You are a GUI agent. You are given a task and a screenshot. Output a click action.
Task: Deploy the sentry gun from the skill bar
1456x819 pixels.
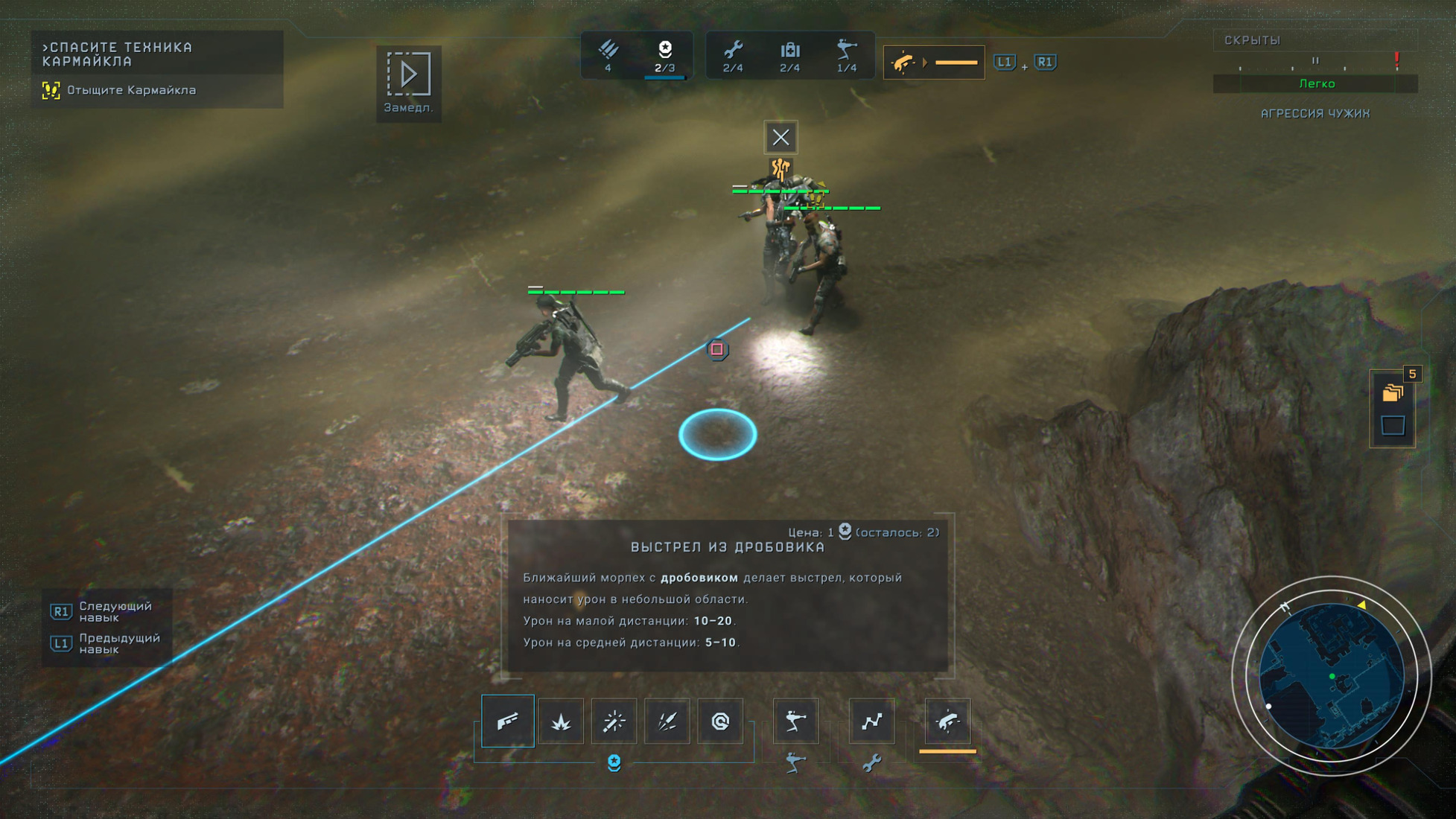point(795,721)
